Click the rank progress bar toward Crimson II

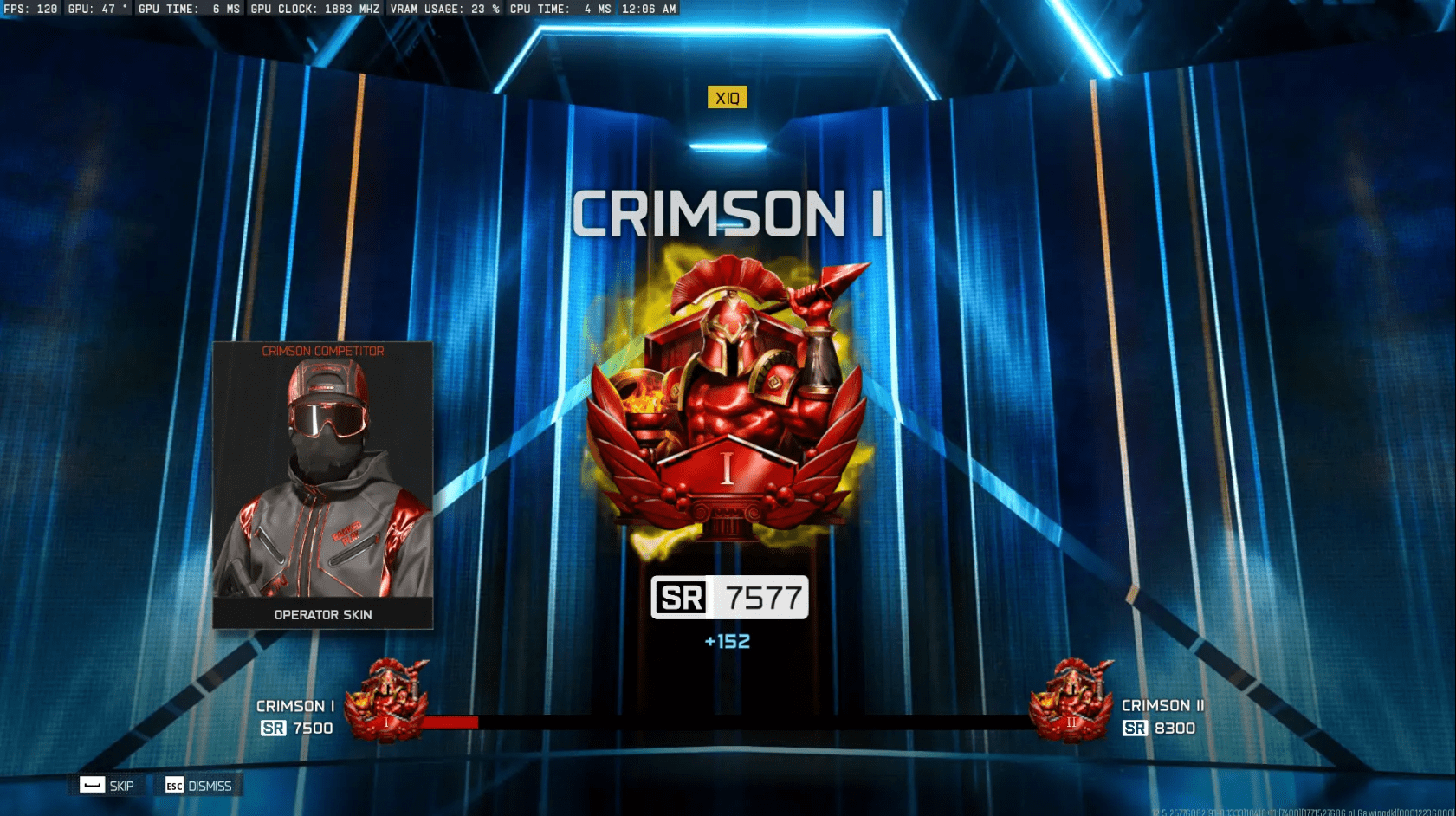click(732, 722)
